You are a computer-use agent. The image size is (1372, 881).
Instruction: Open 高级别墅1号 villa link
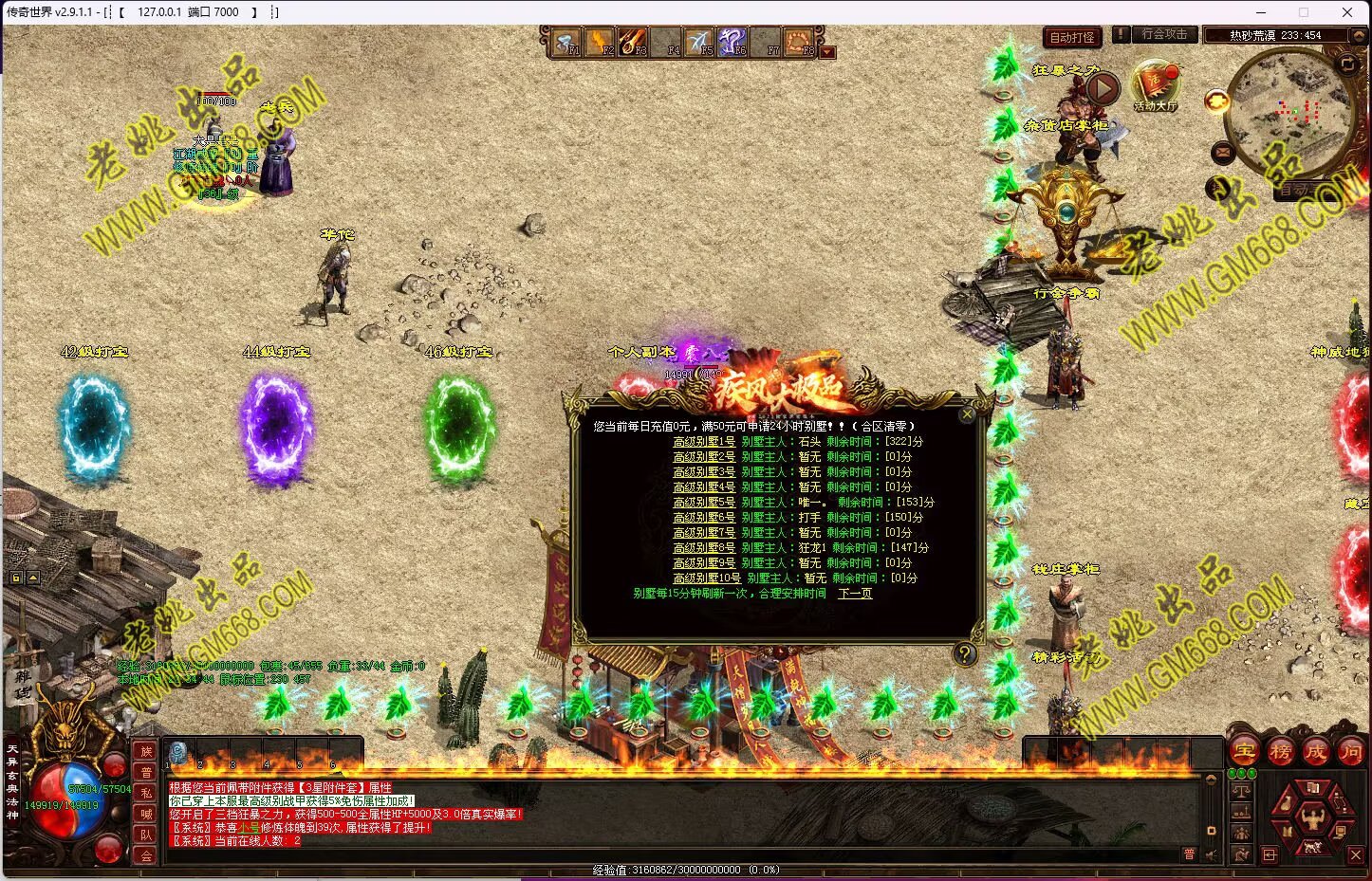tap(704, 442)
